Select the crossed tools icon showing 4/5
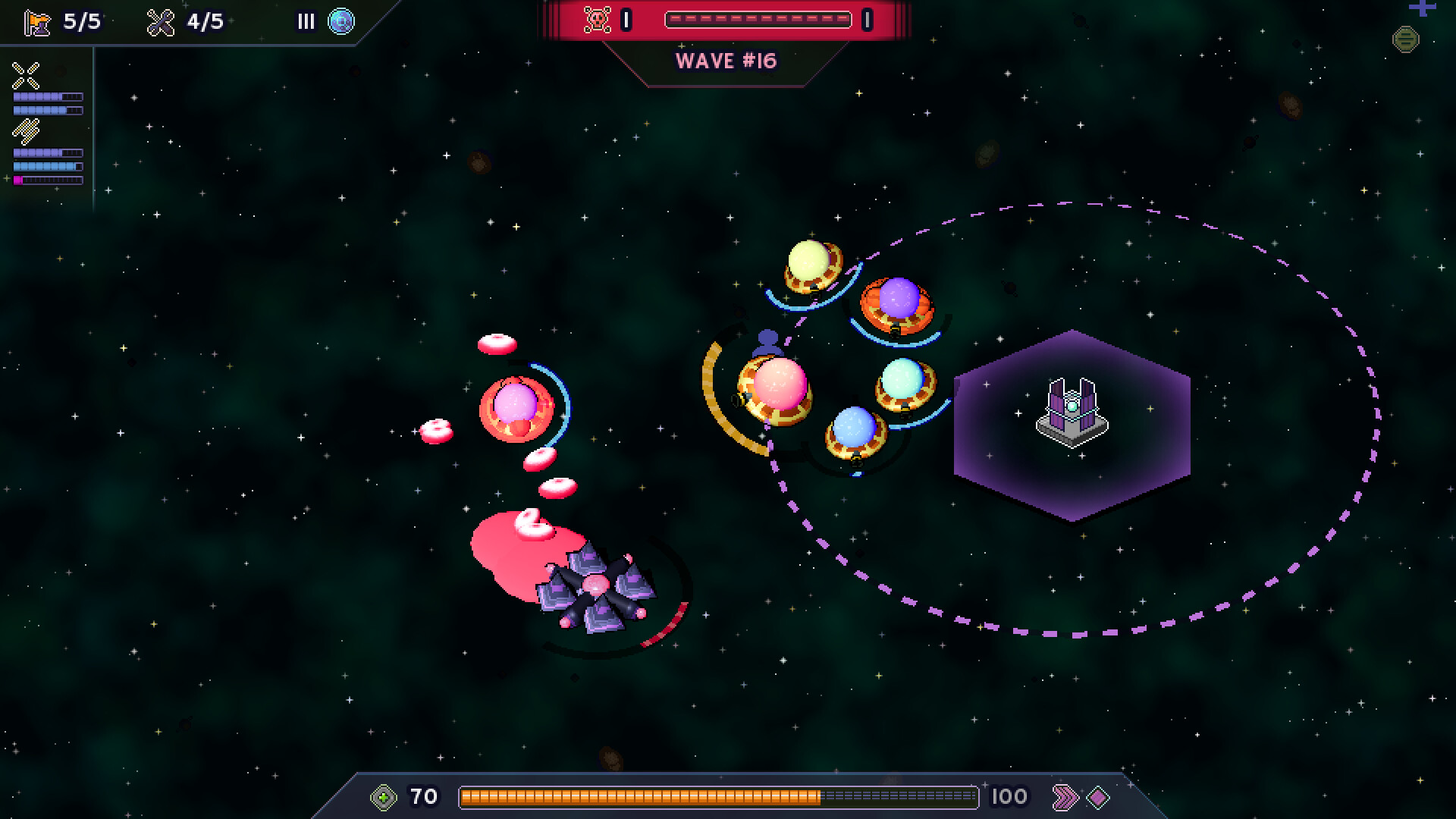This screenshot has height=819, width=1456. (162, 21)
